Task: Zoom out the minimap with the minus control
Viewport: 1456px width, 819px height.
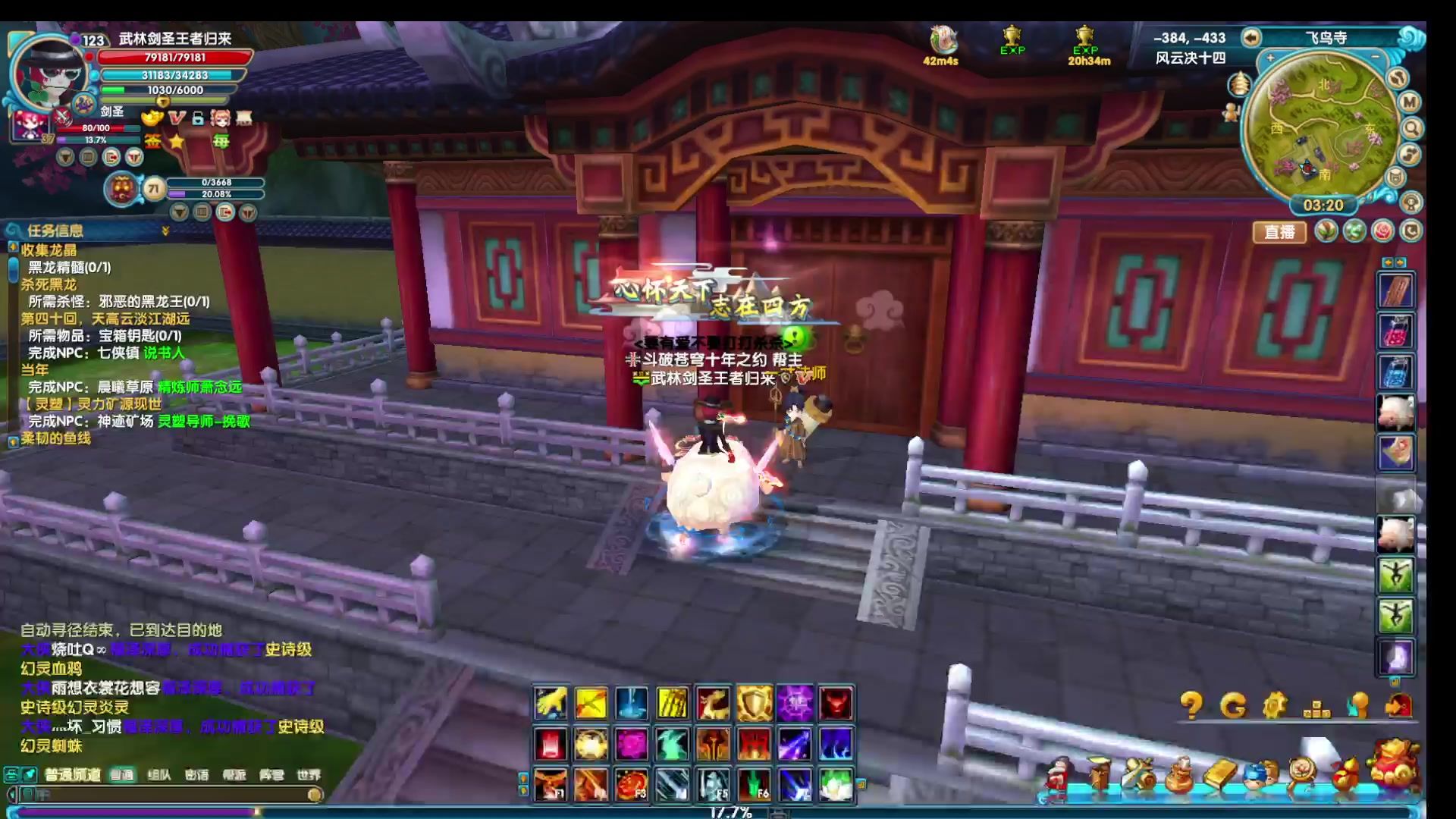Action: 1375,56
